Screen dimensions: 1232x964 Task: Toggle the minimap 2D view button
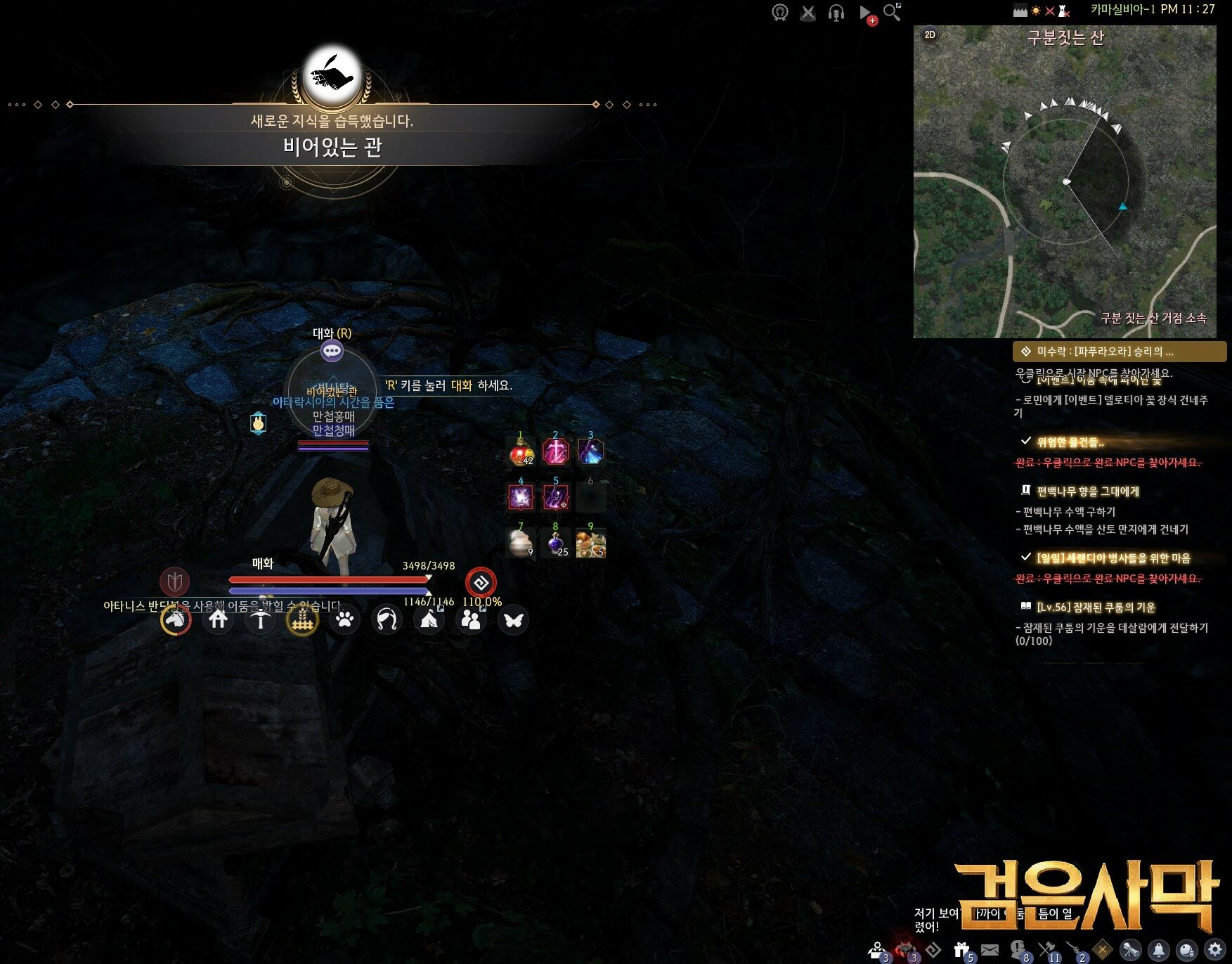pyautogui.click(x=930, y=34)
